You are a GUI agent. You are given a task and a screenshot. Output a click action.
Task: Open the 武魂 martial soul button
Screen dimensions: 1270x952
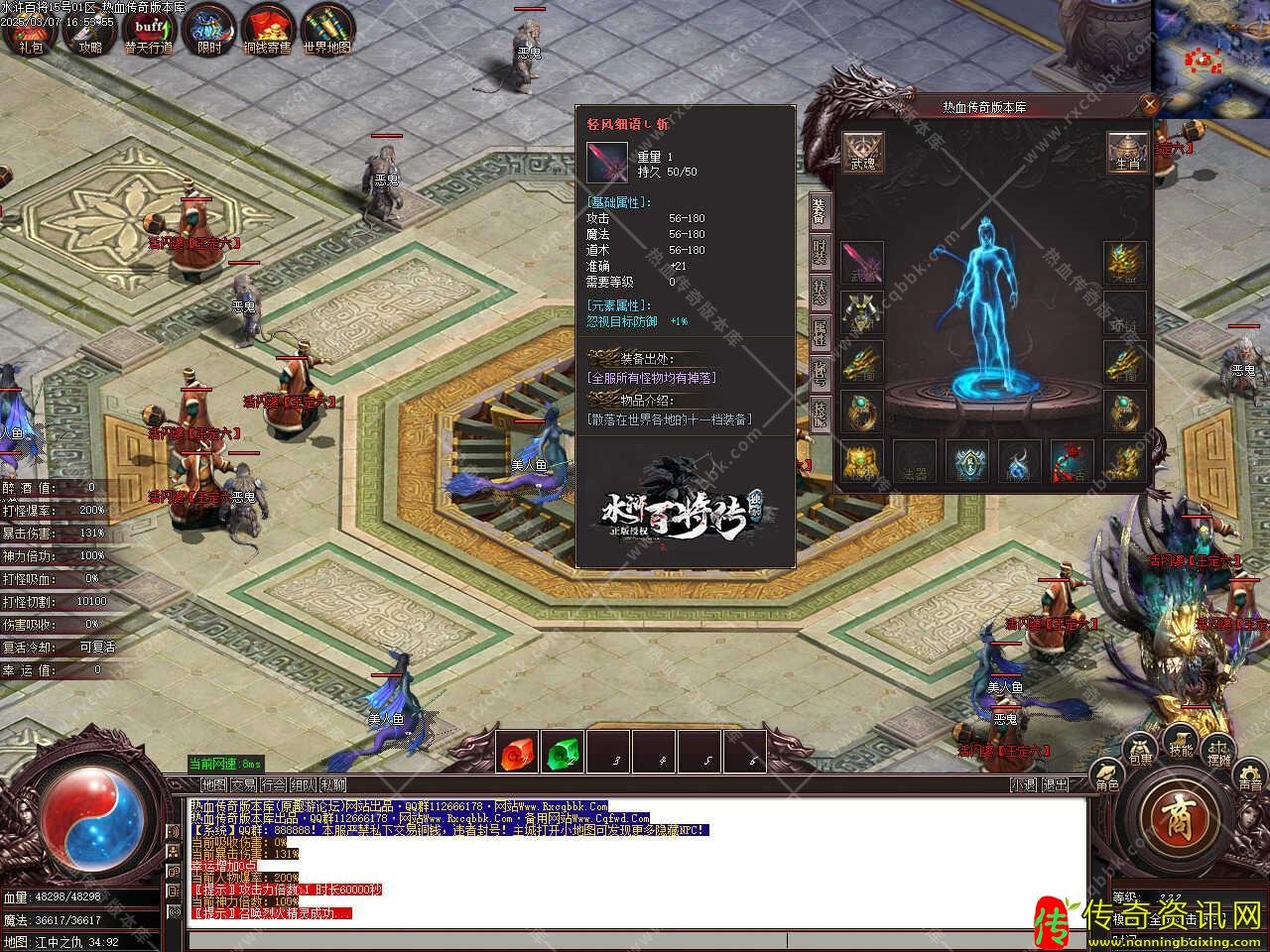(862, 152)
